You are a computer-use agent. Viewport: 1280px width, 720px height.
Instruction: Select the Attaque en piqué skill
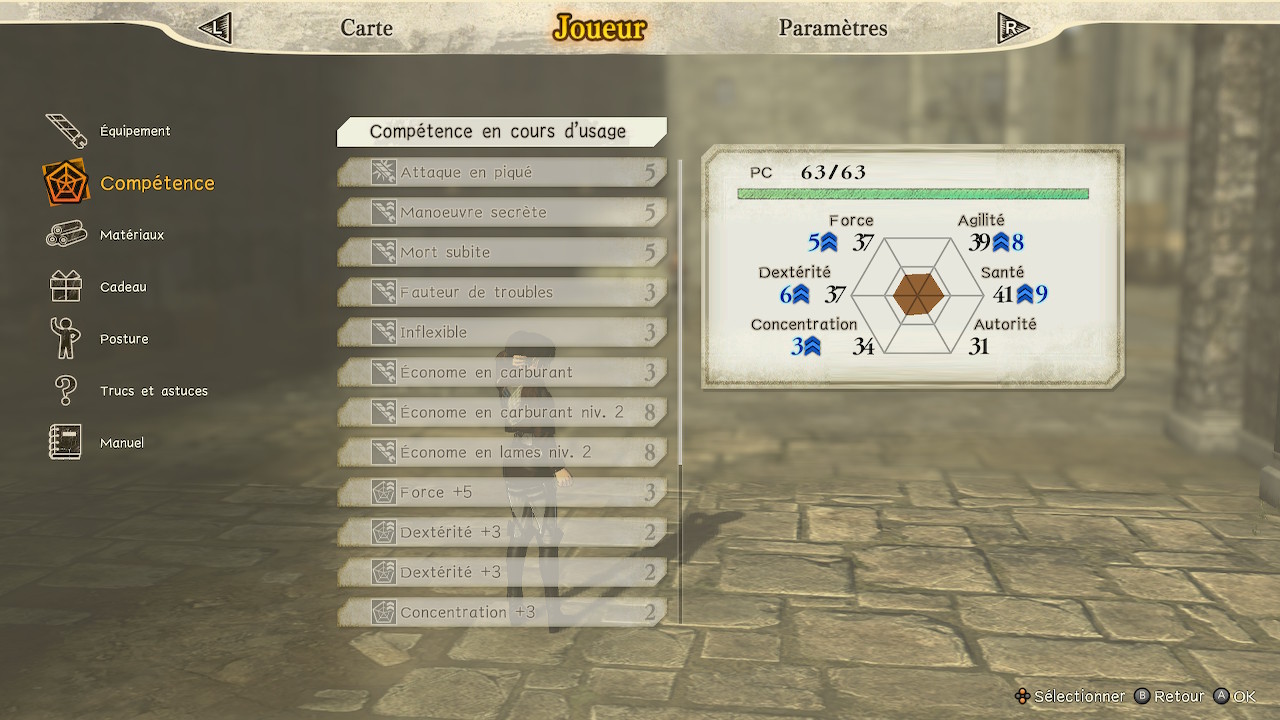pyautogui.click(x=502, y=172)
